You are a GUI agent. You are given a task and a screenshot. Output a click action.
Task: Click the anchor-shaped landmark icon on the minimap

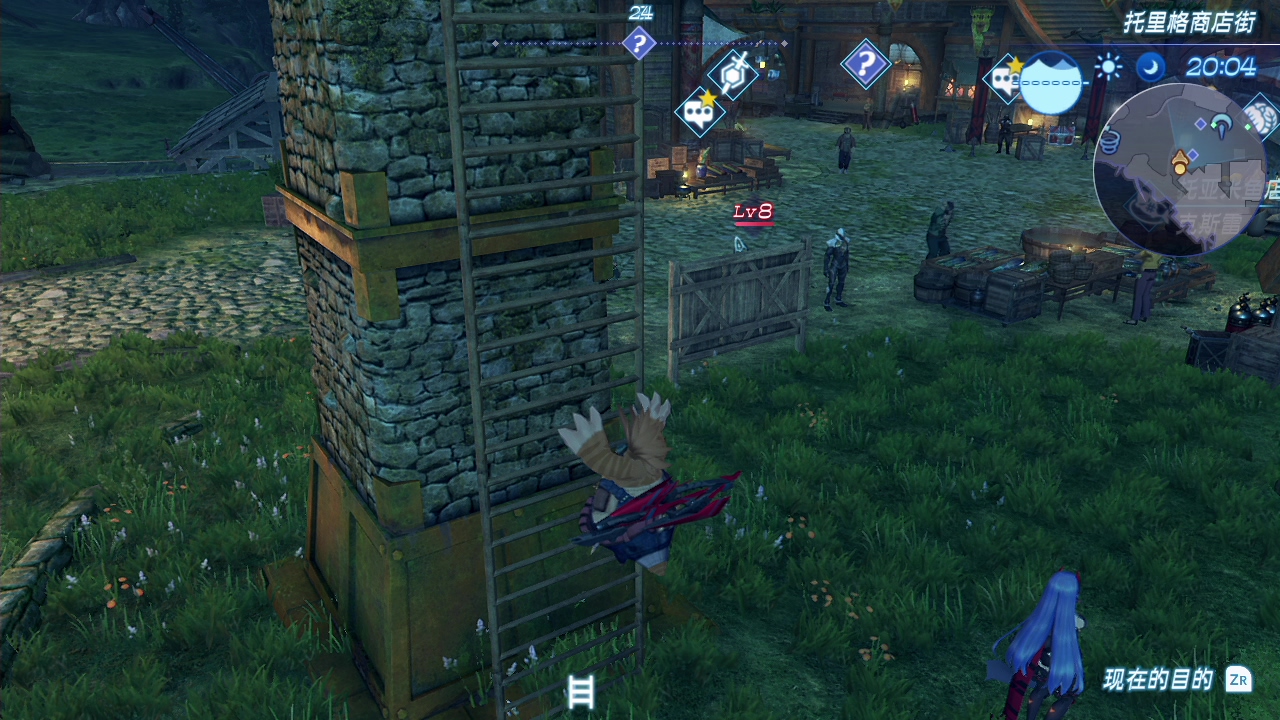(1221, 125)
